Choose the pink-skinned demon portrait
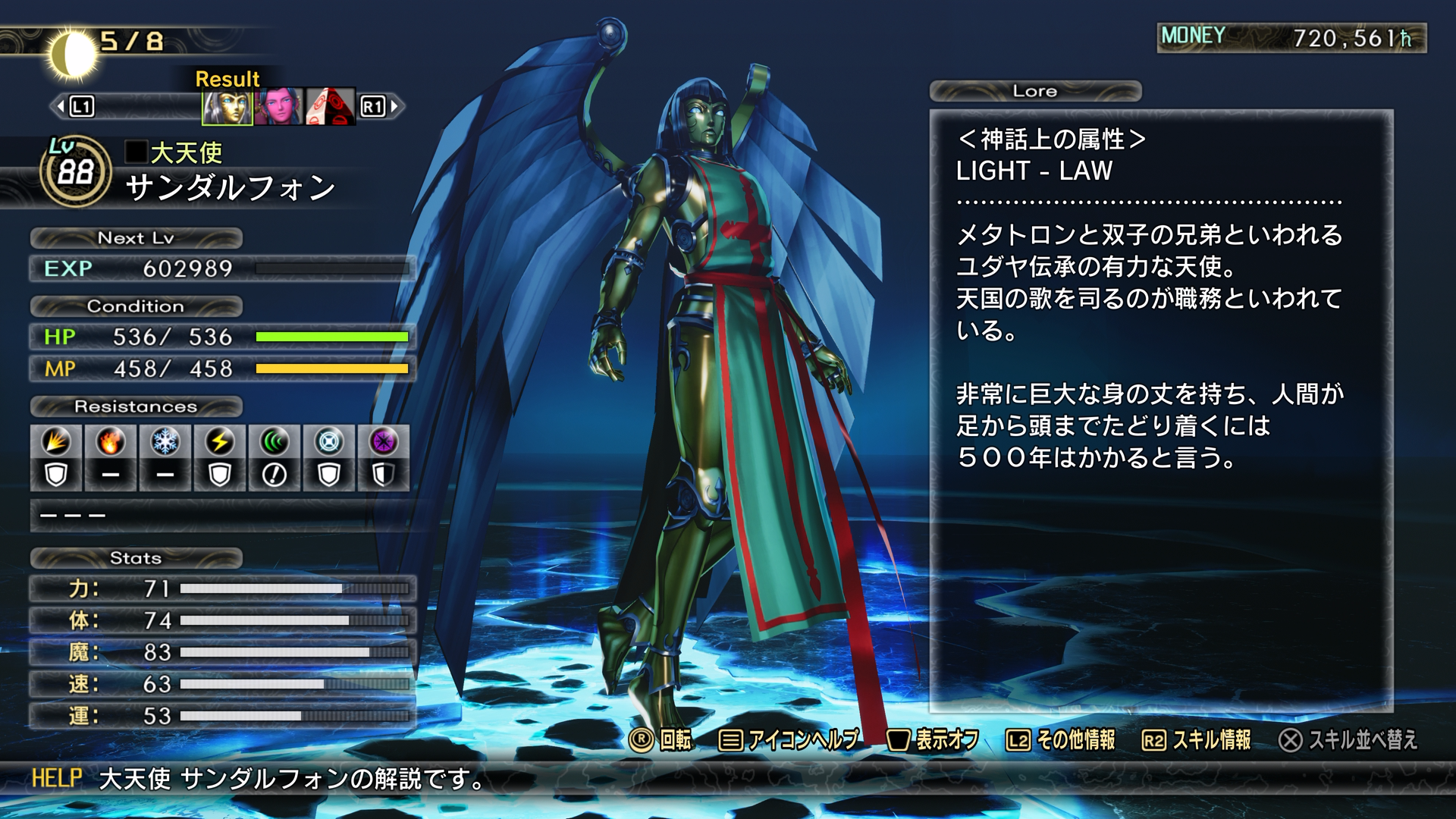The image size is (1456, 819). coord(278,107)
